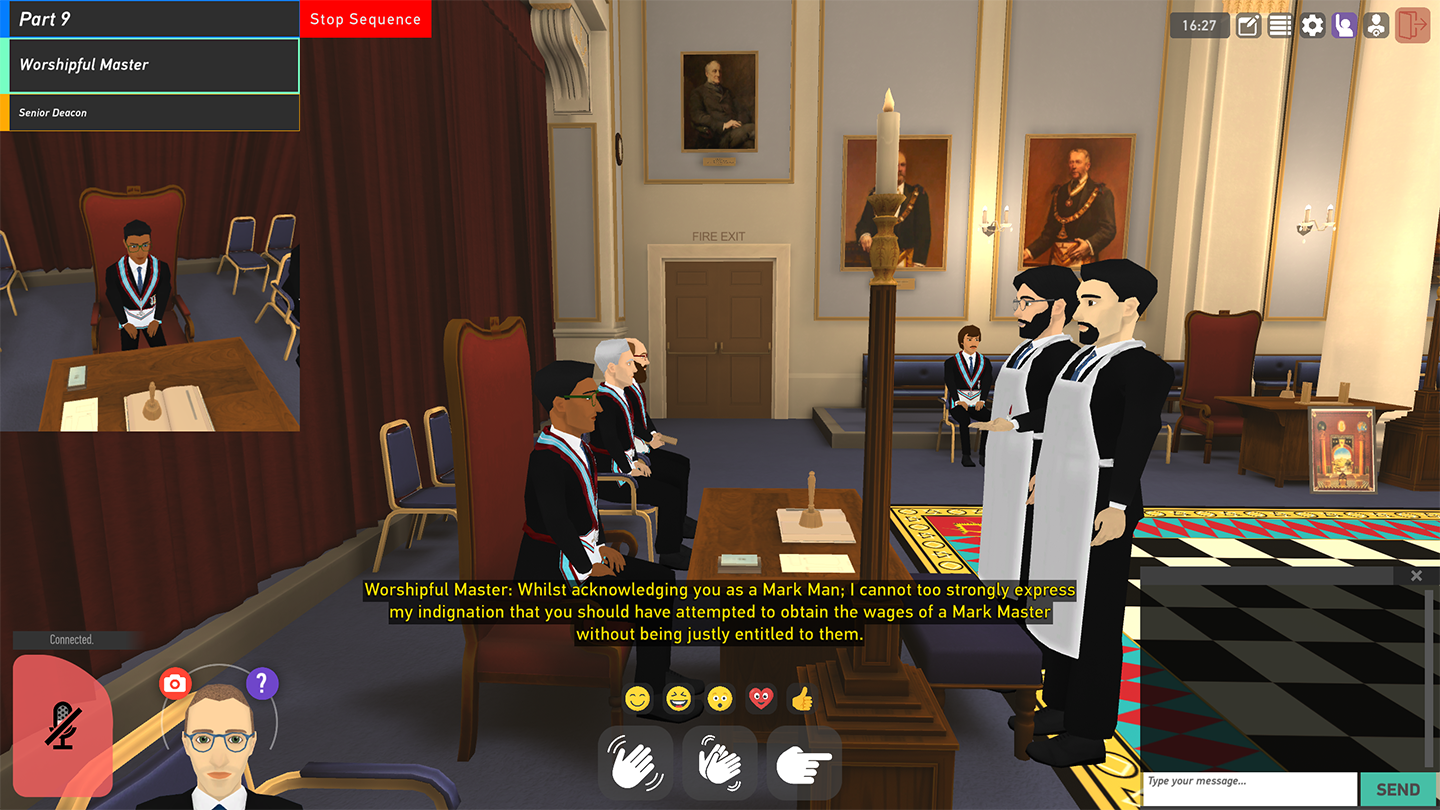Leave the room via exit door icon
This screenshot has width=1440, height=810.
pyautogui.click(x=1412, y=26)
